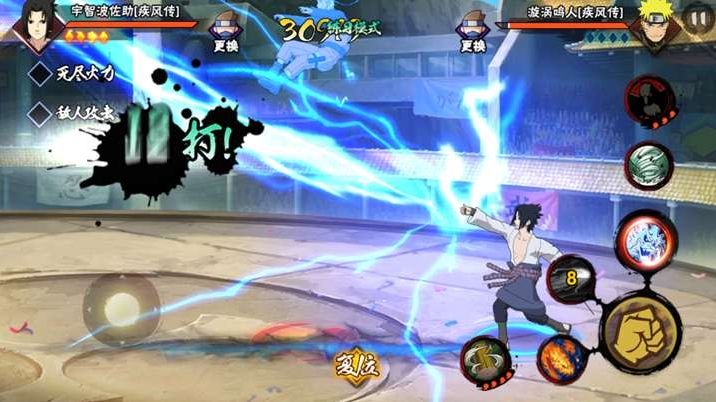Viewport: 716px width, 402px height.
Task: Use the green summoning scroll skill
Action: tap(486, 359)
